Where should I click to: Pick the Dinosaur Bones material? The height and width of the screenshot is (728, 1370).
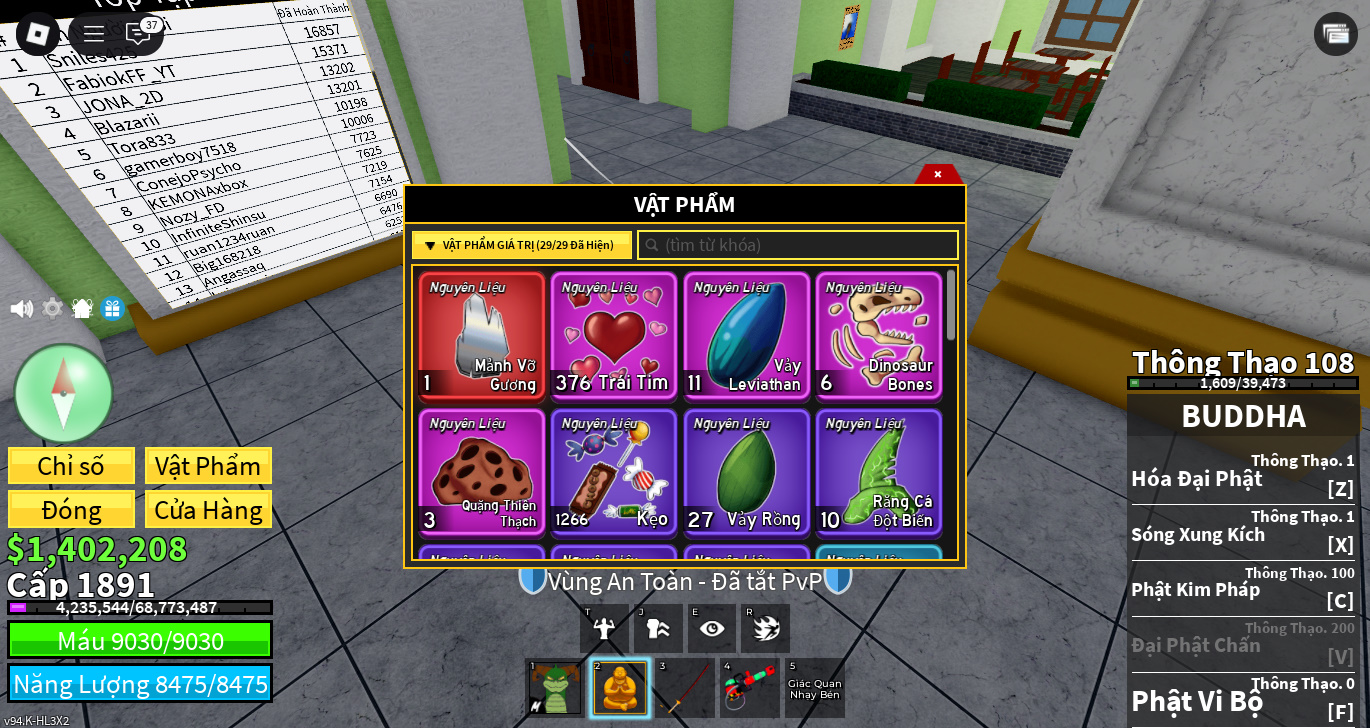(x=878, y=336)
